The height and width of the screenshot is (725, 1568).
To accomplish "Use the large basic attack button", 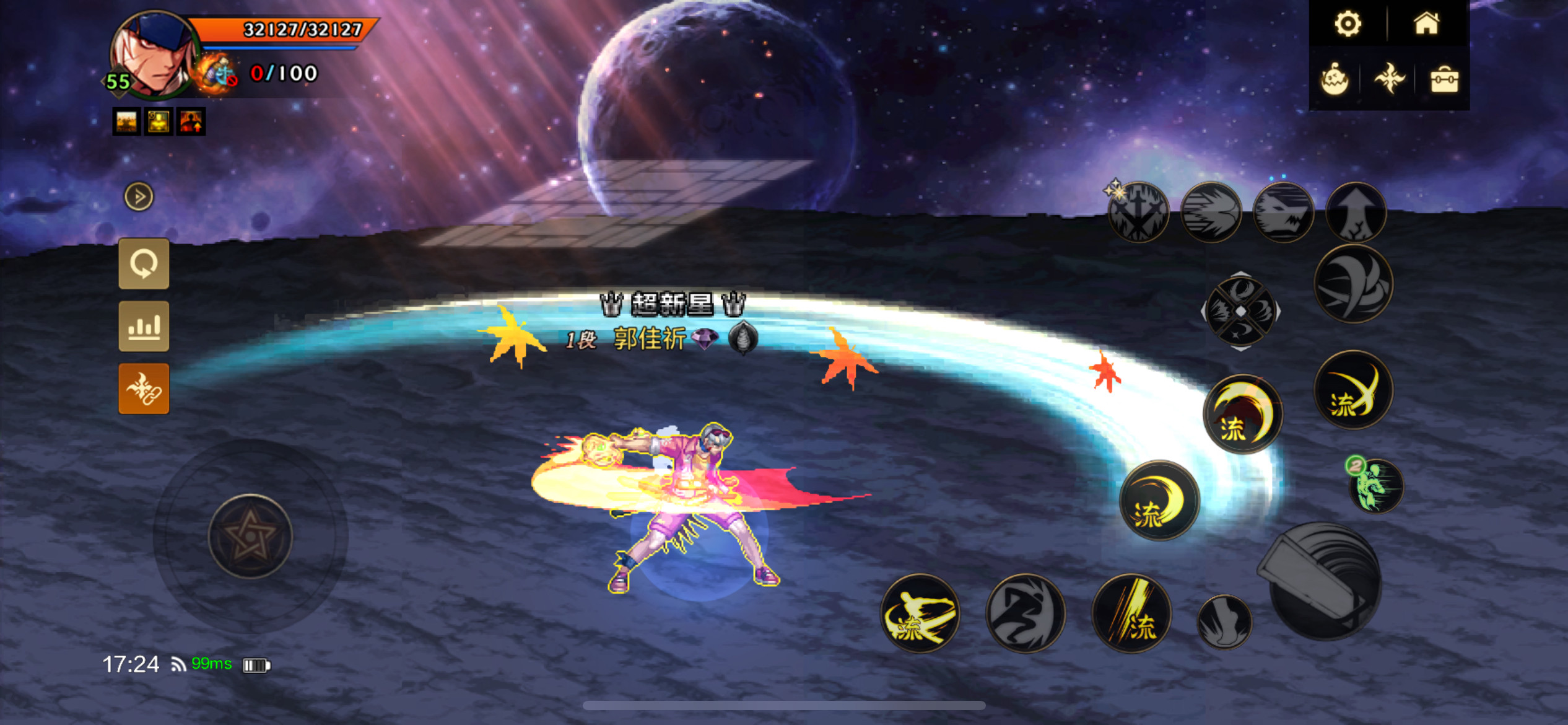I will [1323, 581].
